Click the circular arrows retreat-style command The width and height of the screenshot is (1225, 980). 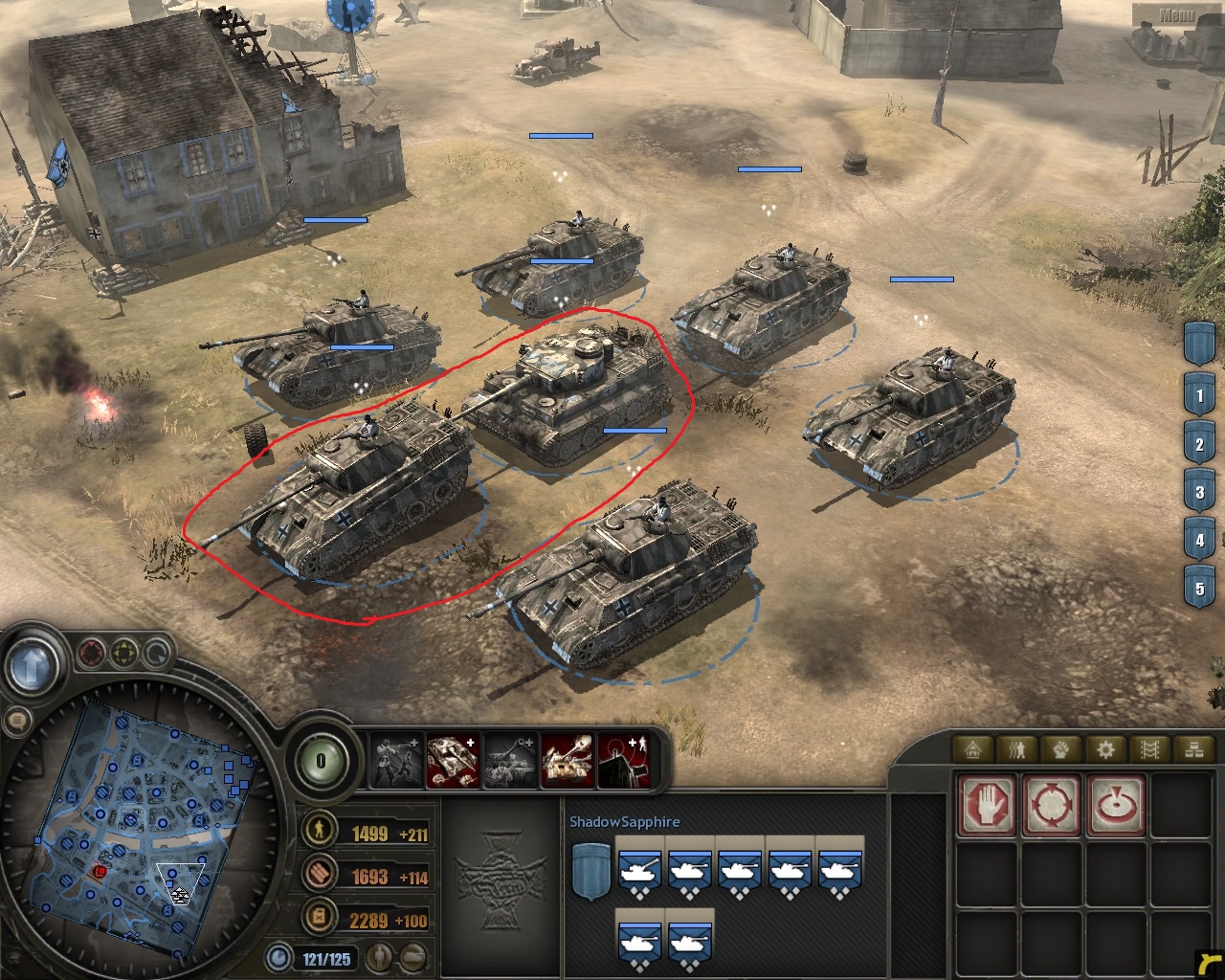(1051, 805)
